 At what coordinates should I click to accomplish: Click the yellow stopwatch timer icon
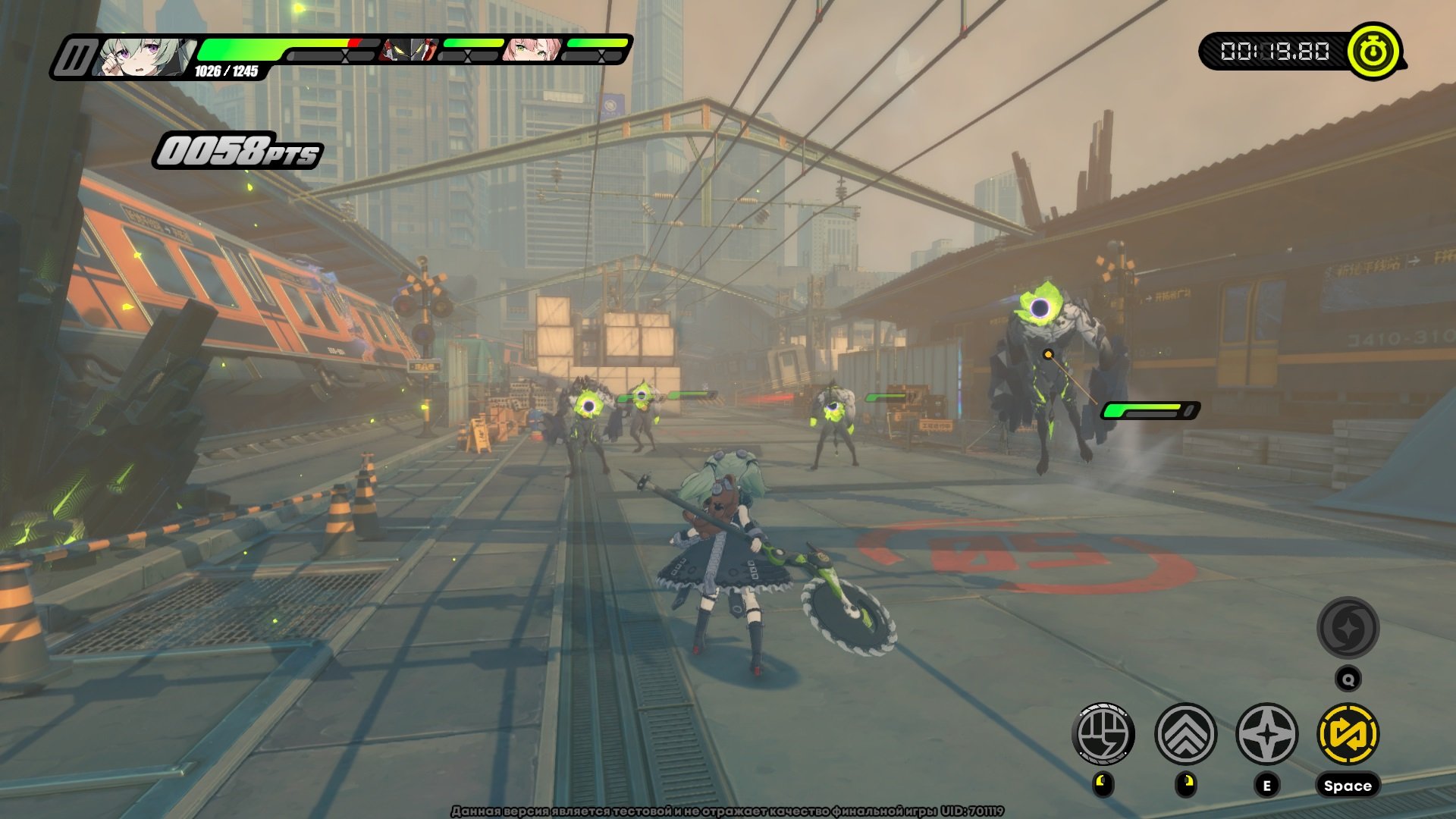click(1373, 52)
